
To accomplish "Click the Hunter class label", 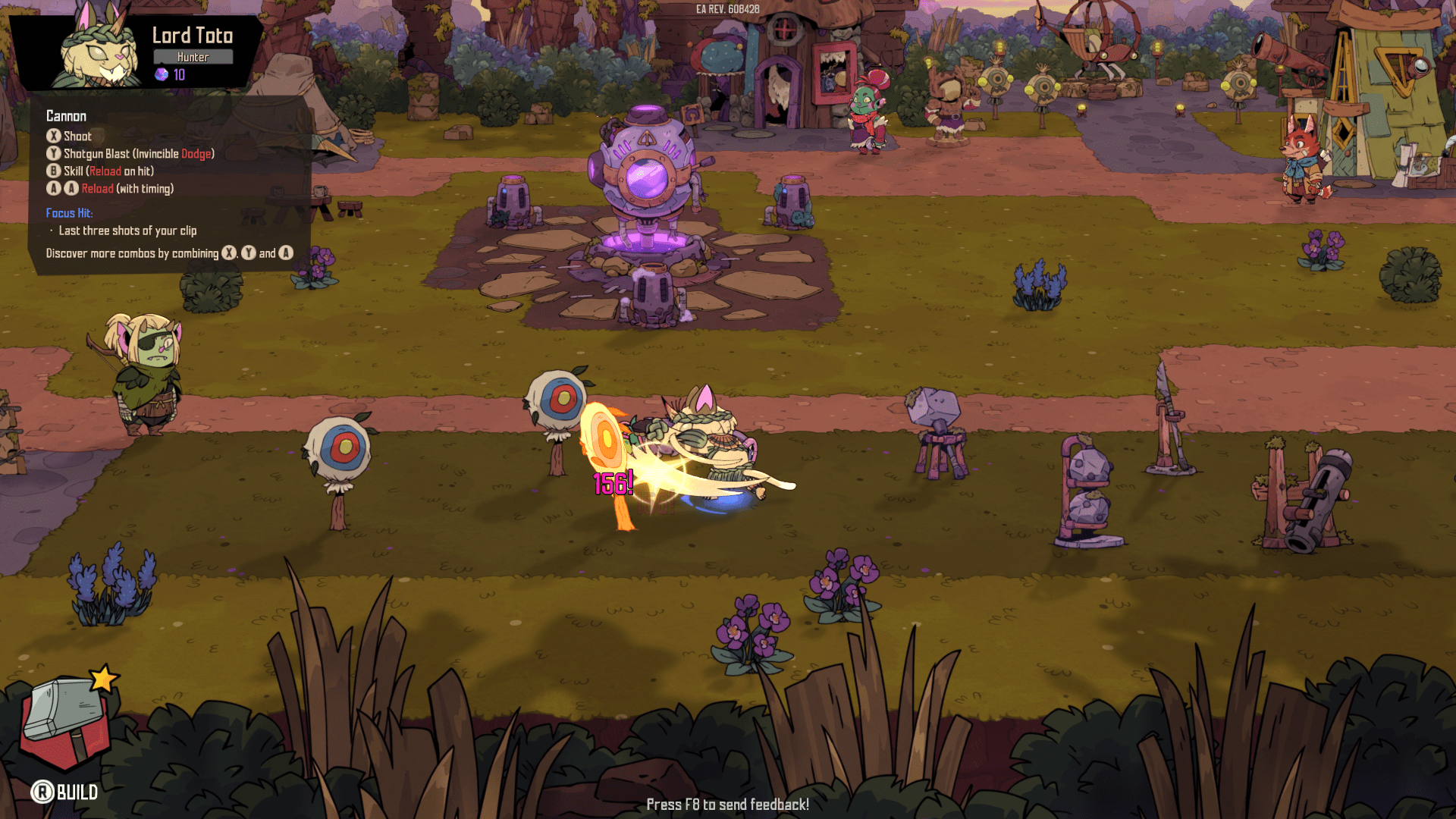I will coord(193,56).
